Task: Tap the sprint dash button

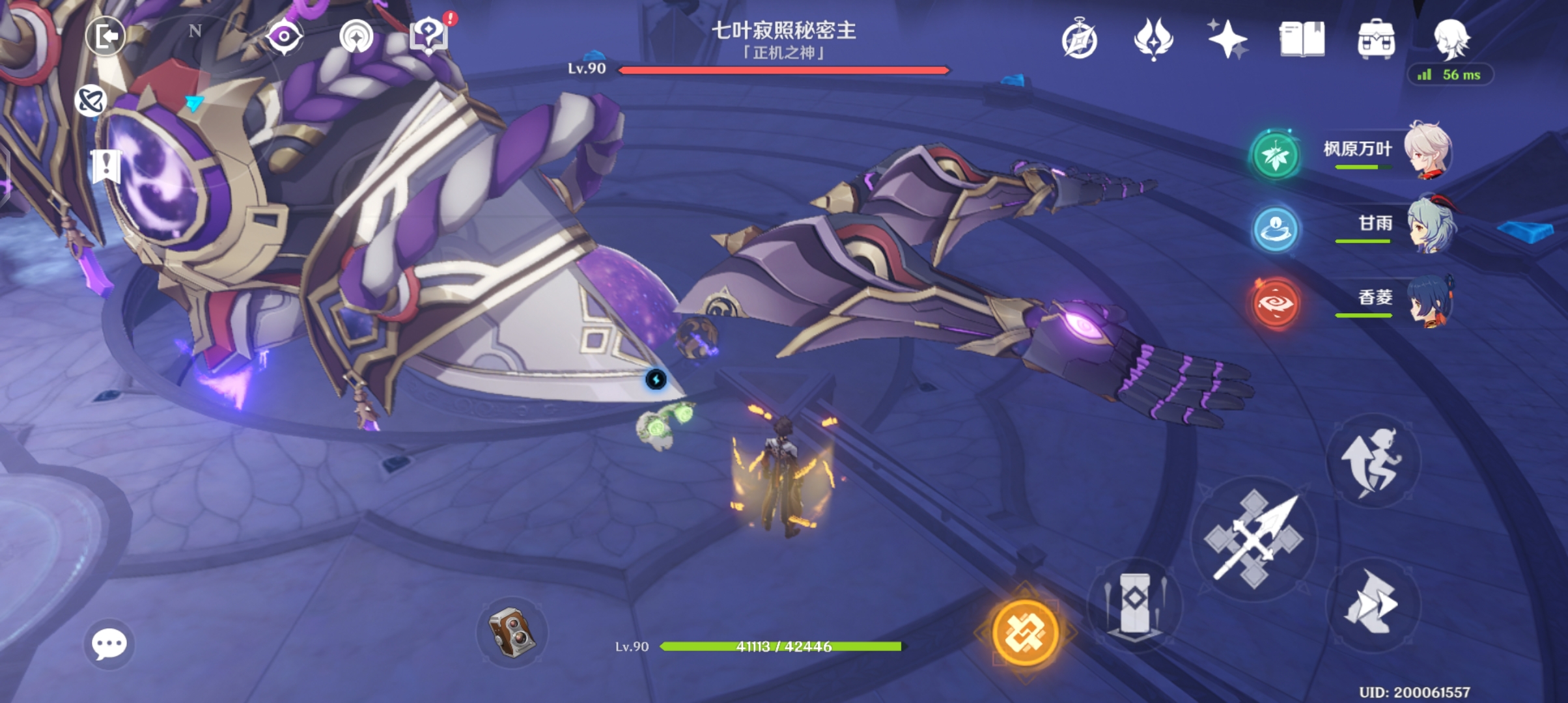Action: click(x=1373, y=603)
